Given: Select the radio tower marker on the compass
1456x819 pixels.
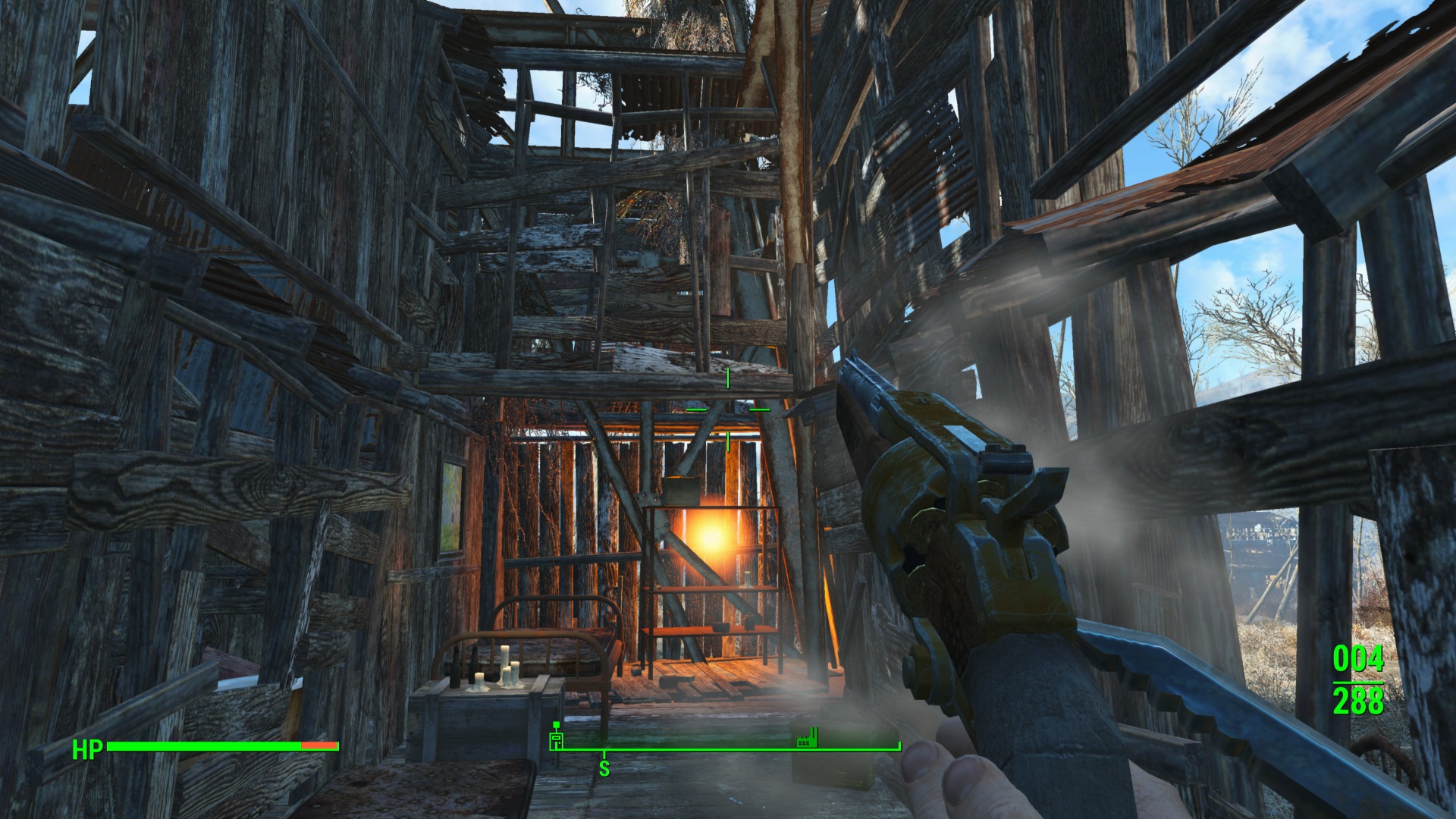Looking at the screenshot, I should coord(556,736).
